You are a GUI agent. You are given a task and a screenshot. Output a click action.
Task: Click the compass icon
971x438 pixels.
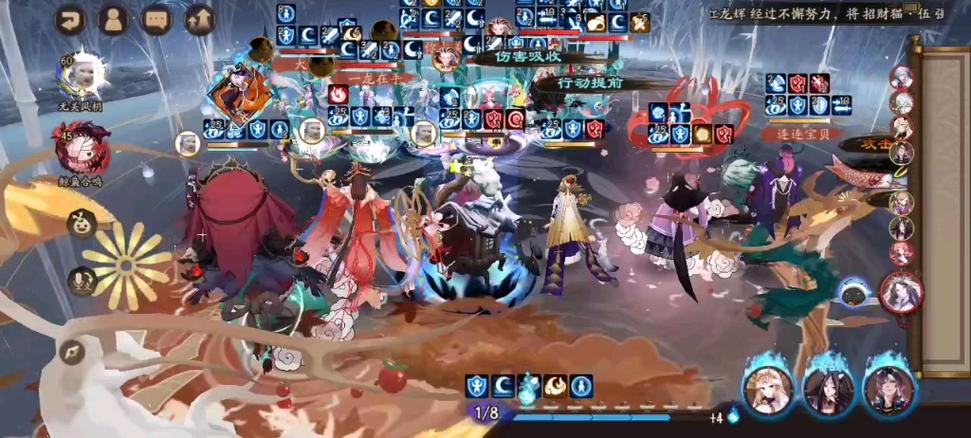(x=71, y=351)
